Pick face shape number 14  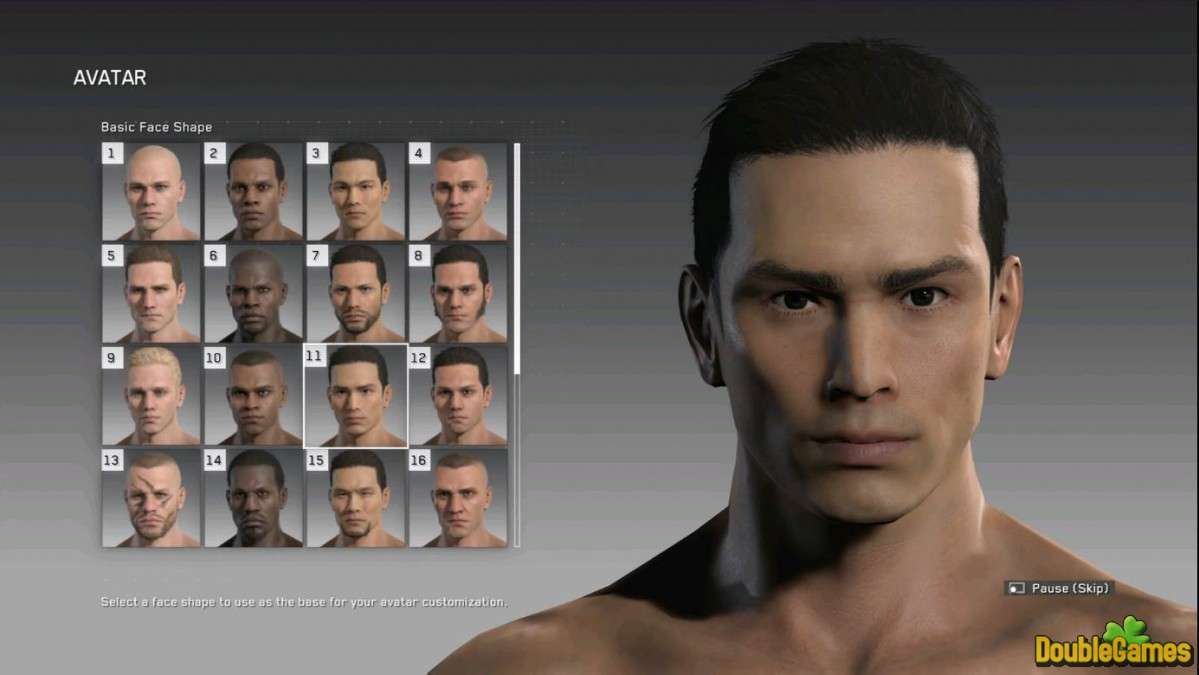254,498
